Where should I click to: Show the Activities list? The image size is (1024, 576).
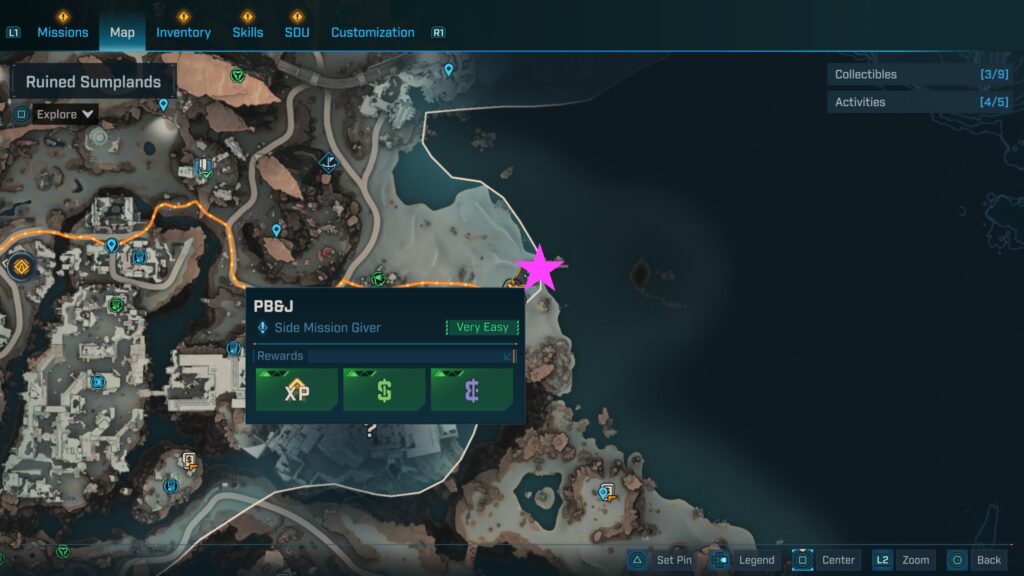tap(924, 102)
